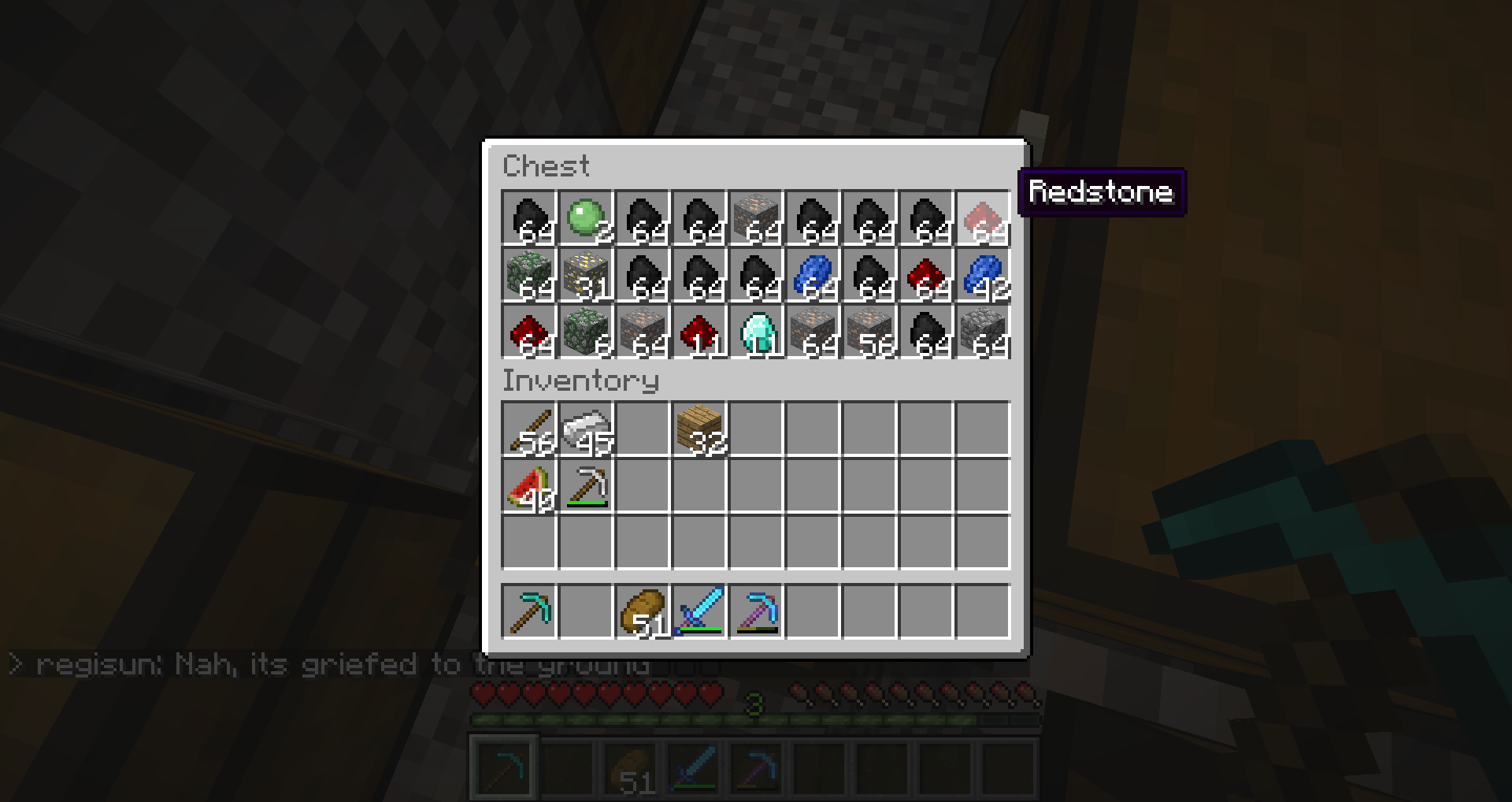
Task: Grab the diamond sword from the hotbar
Action: 699,611
